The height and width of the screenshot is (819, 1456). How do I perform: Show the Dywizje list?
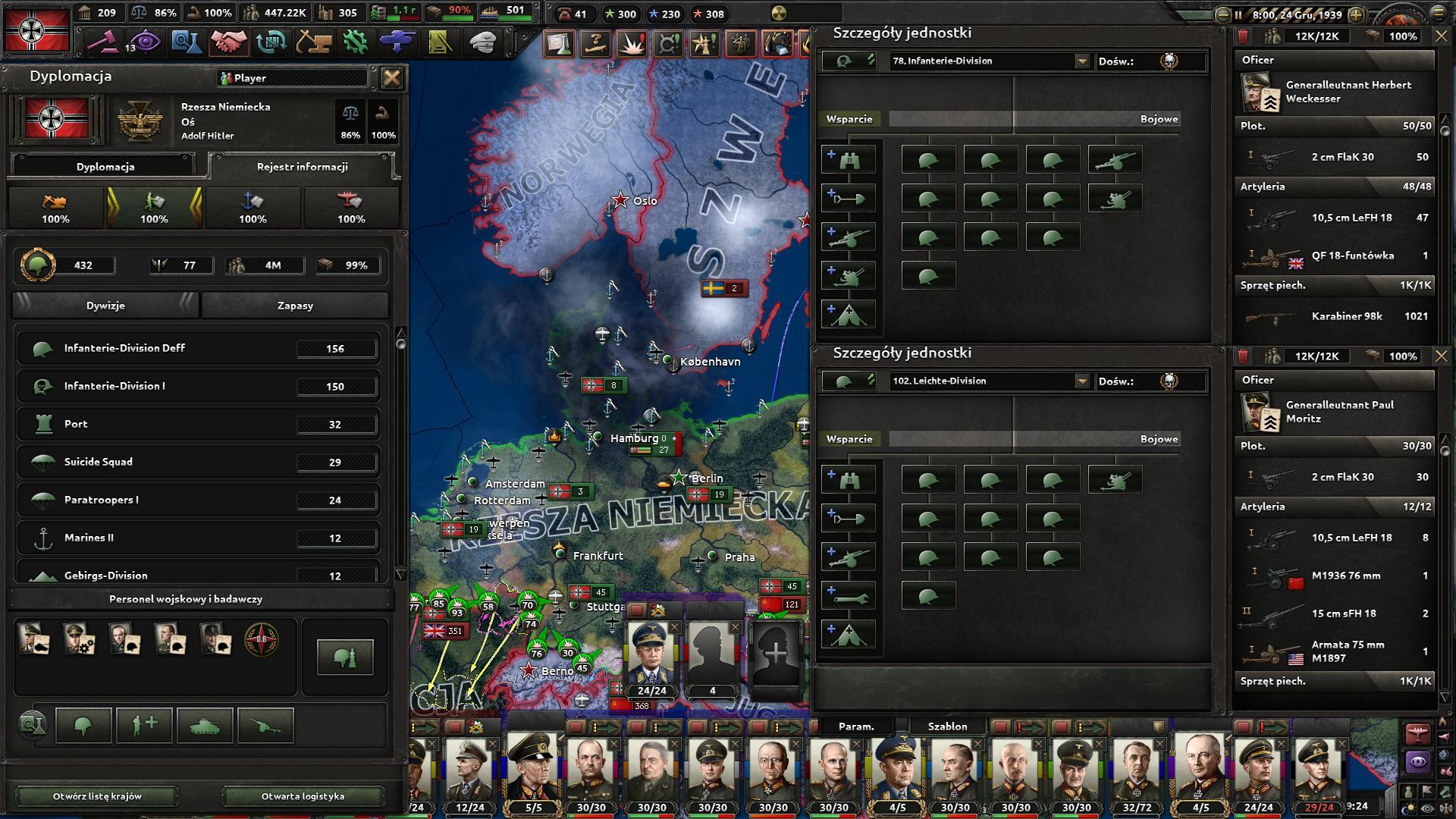105,306
